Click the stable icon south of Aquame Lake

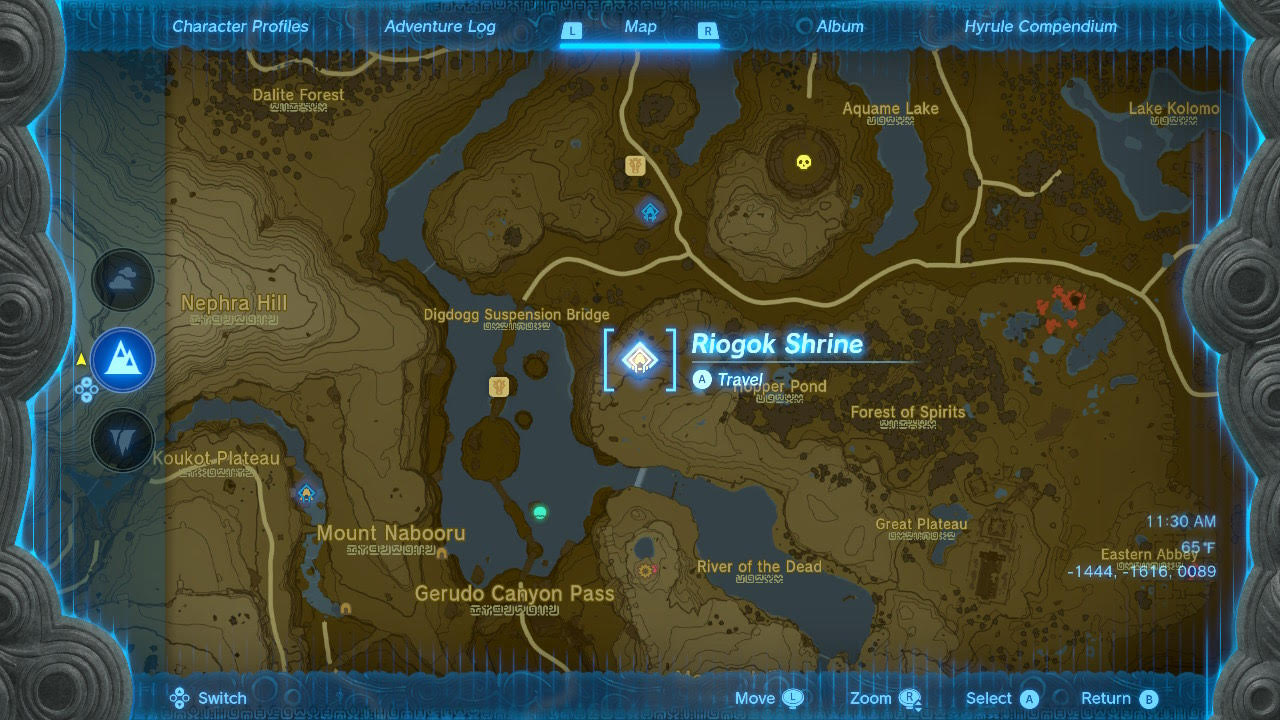pos(636,166)
